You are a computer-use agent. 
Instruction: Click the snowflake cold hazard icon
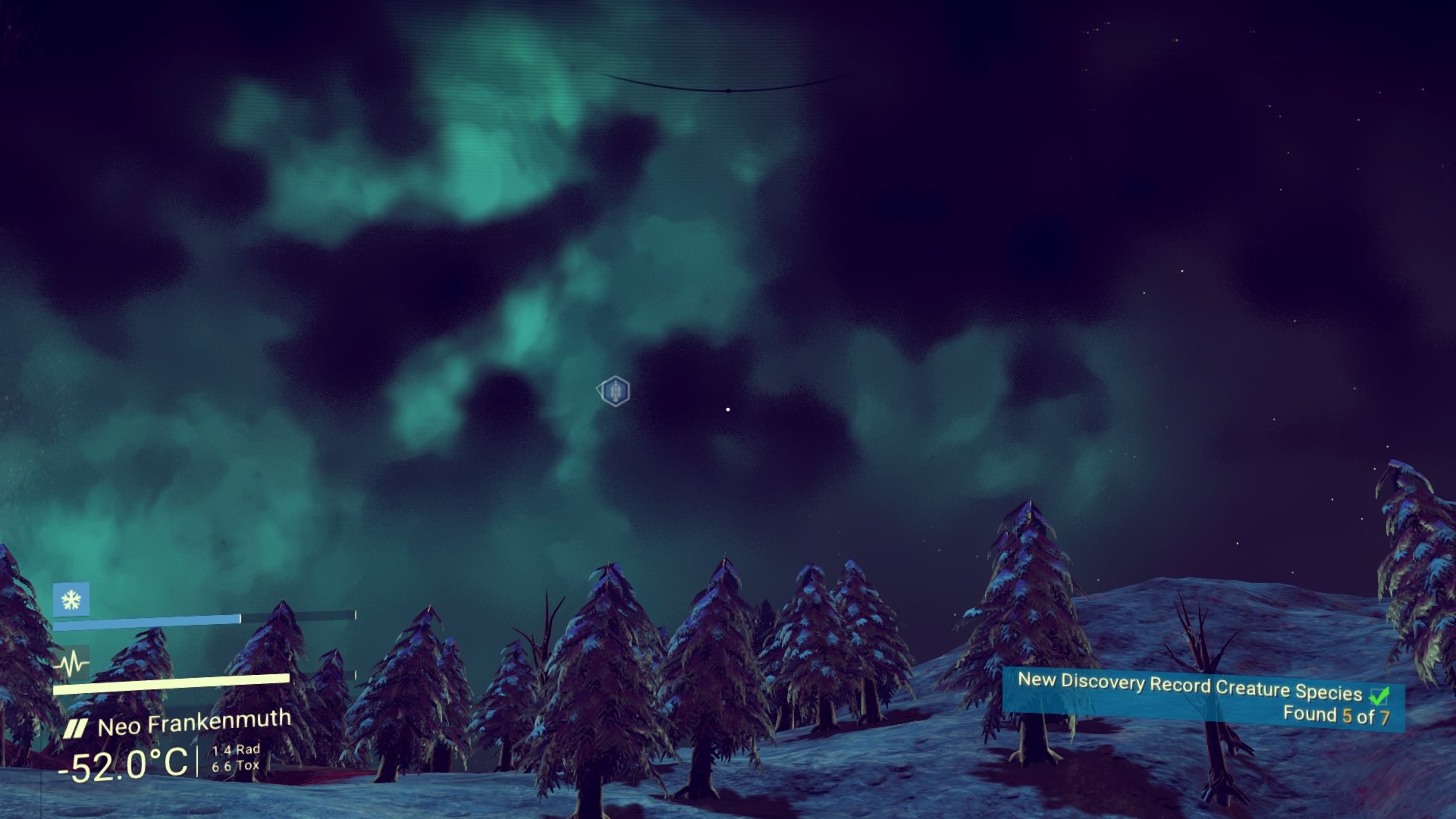point(71,601)
